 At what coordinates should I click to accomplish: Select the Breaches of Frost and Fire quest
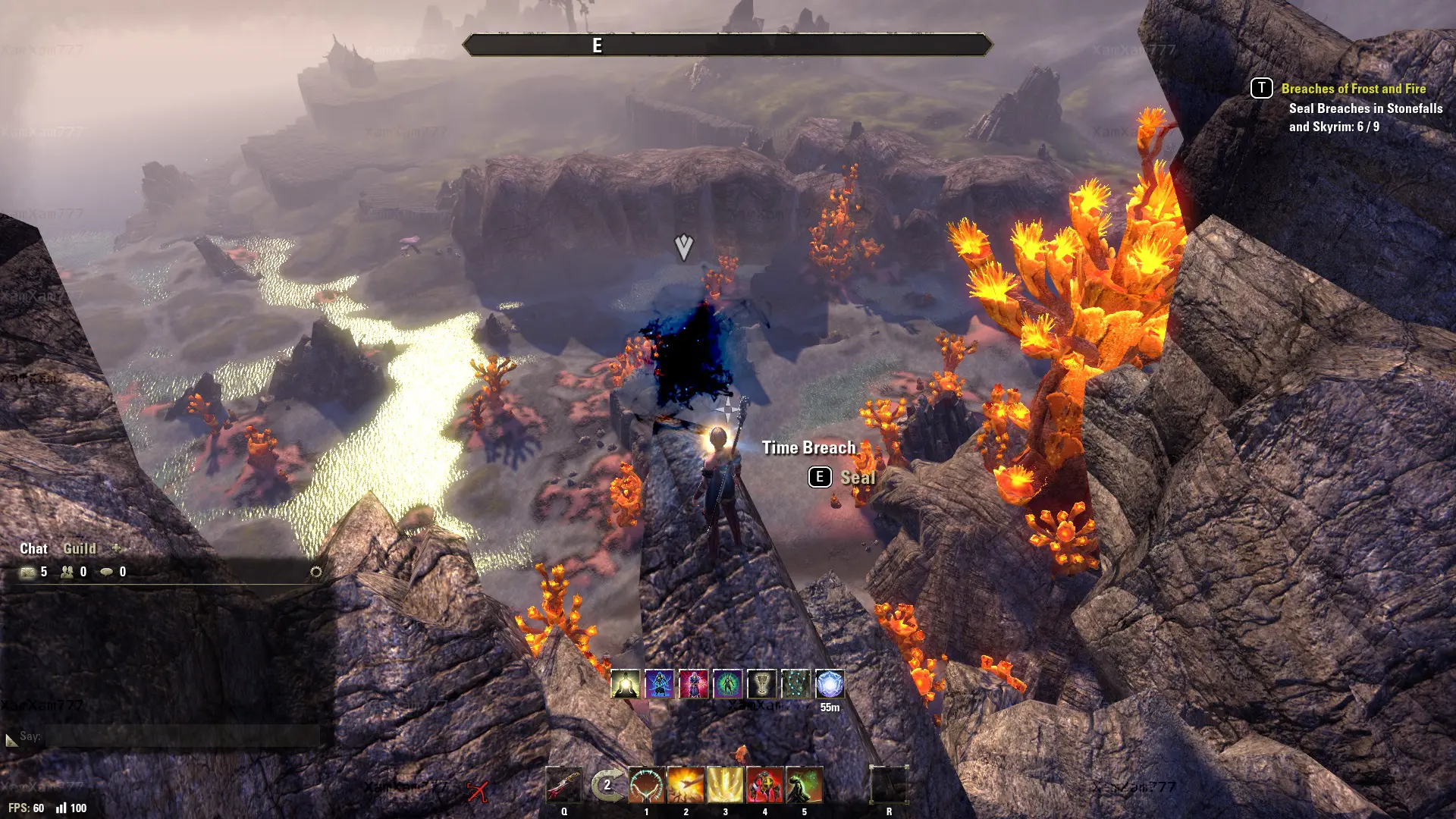(x=1353, y=89)
